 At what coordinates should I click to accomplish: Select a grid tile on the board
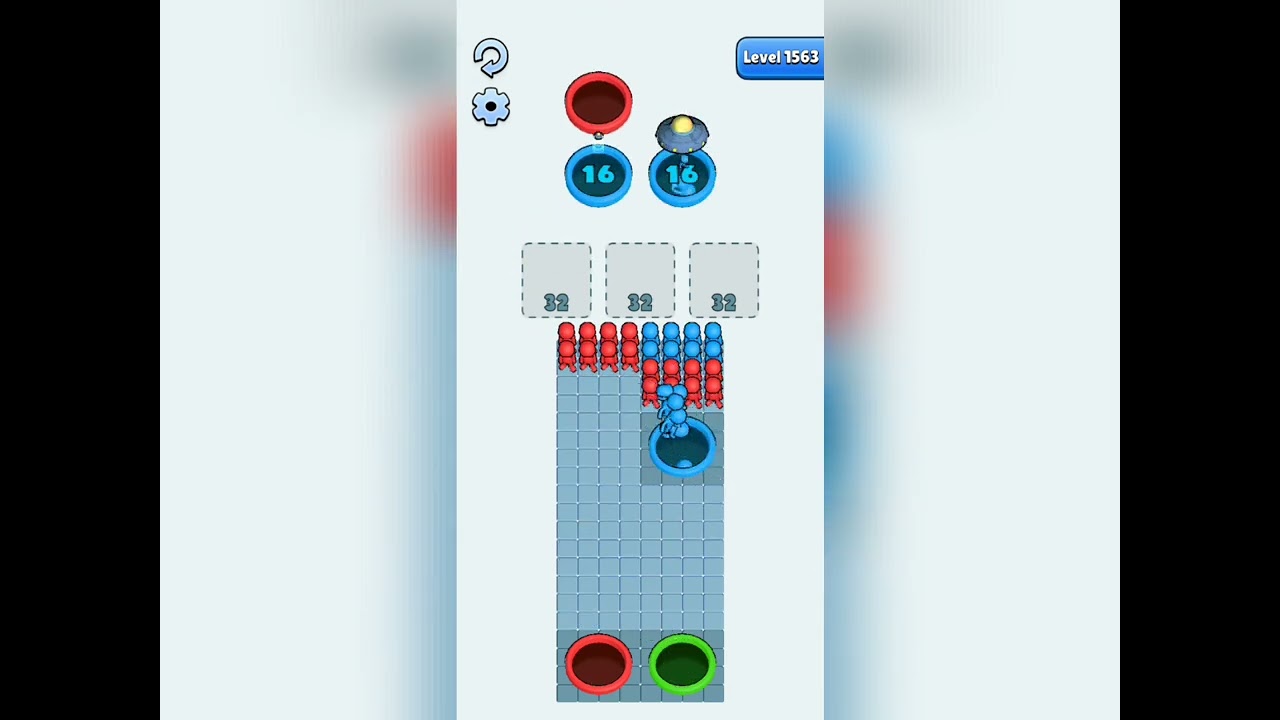coord(600,550)
